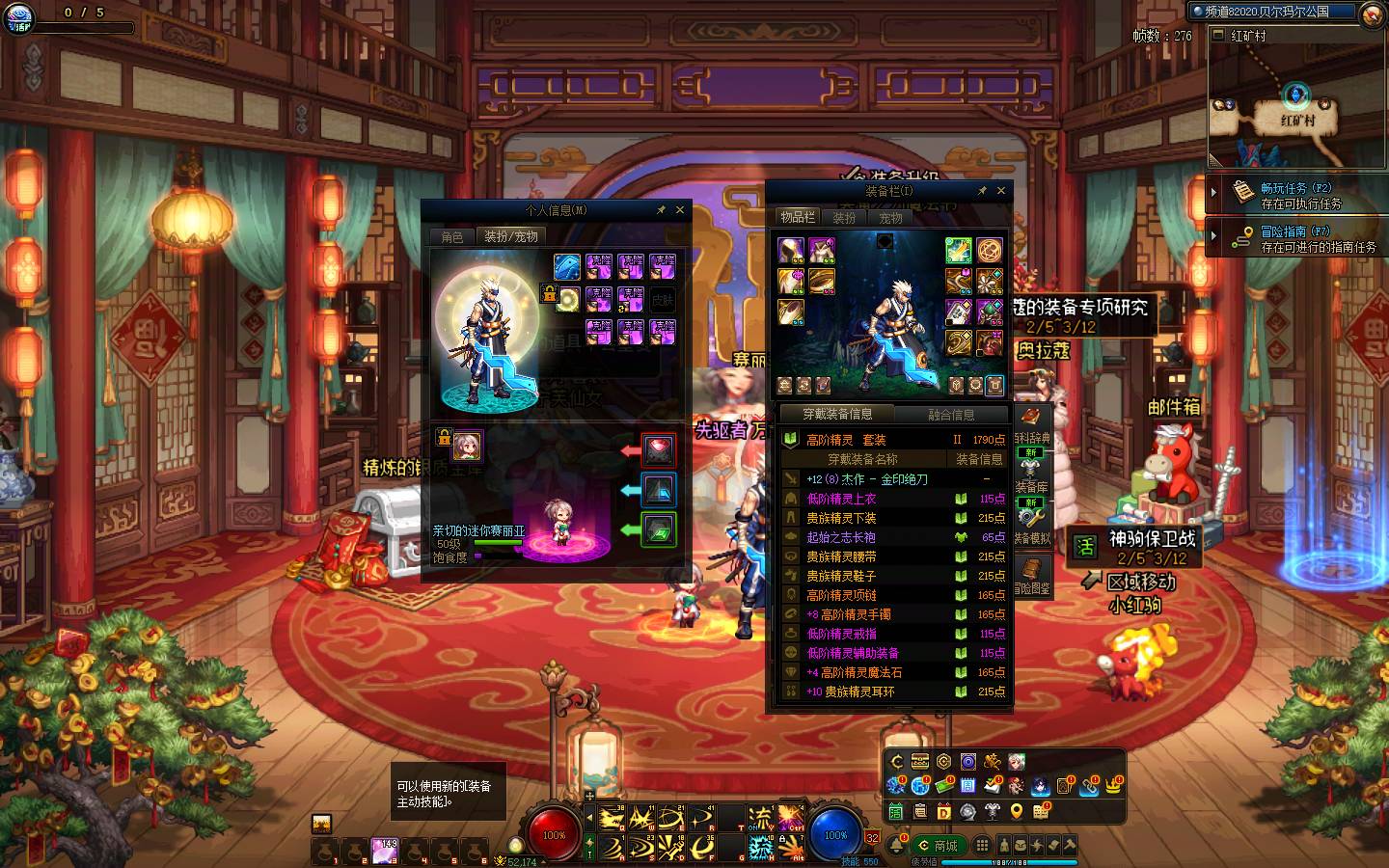Viewport: 1389px width, 868px height.
Task: Open the 畅玩任务 quest tracker entry
Action: 1295,195
